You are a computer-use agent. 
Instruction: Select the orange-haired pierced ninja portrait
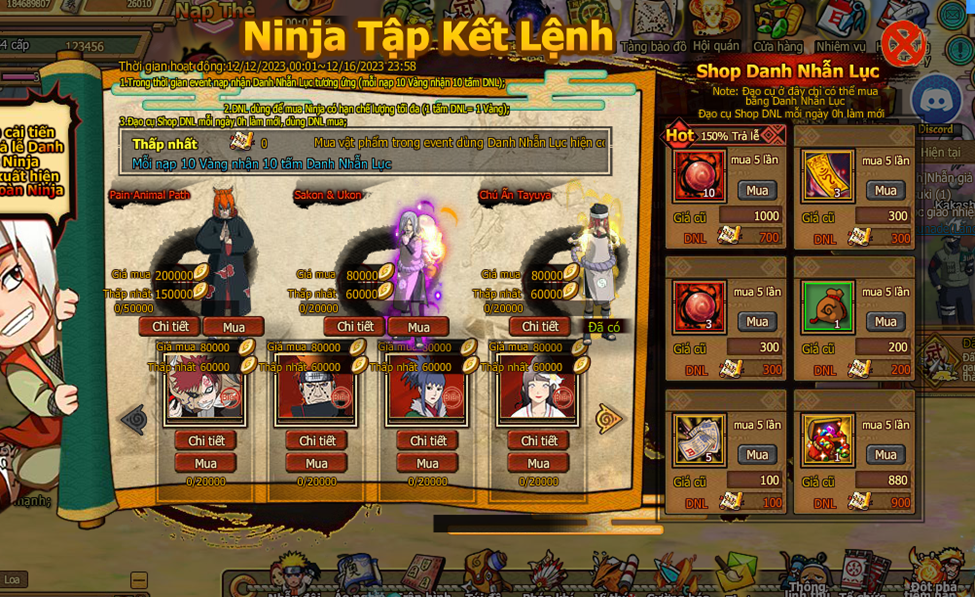[x=316, y=390]
